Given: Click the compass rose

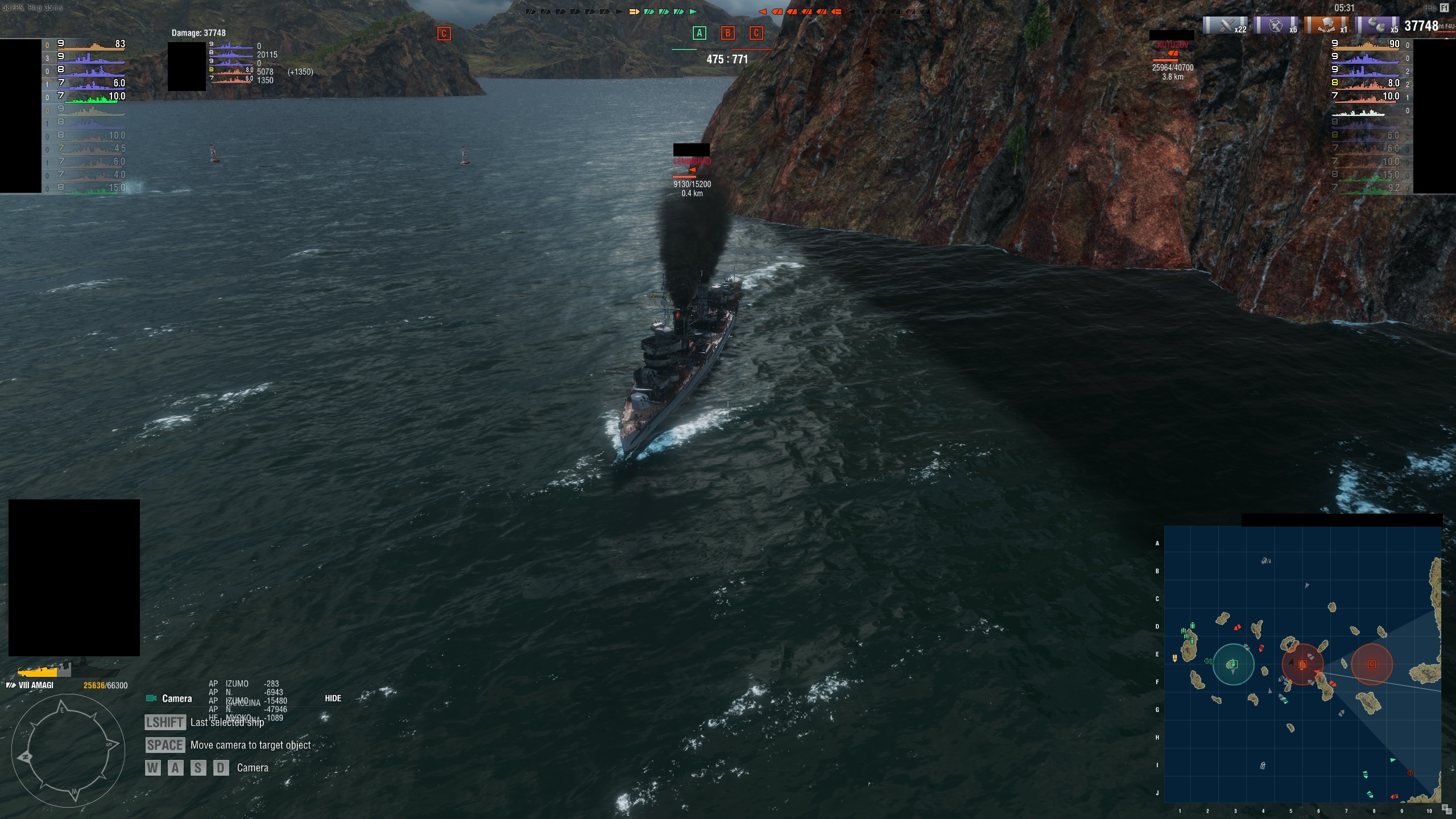Looking at the screenshot, I should [68, 750].
